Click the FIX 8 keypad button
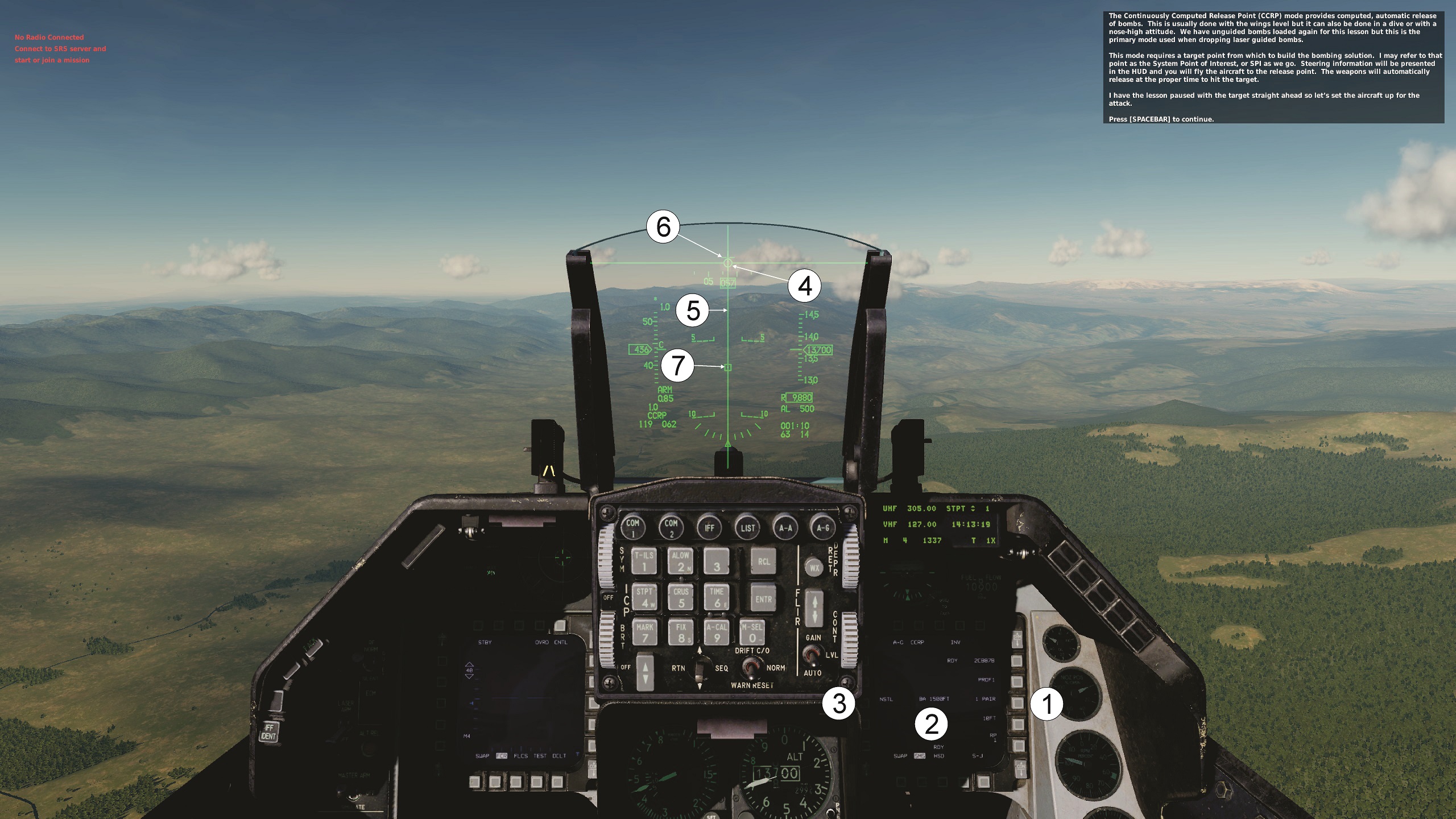1456x819 pixels. coord(681,632)
